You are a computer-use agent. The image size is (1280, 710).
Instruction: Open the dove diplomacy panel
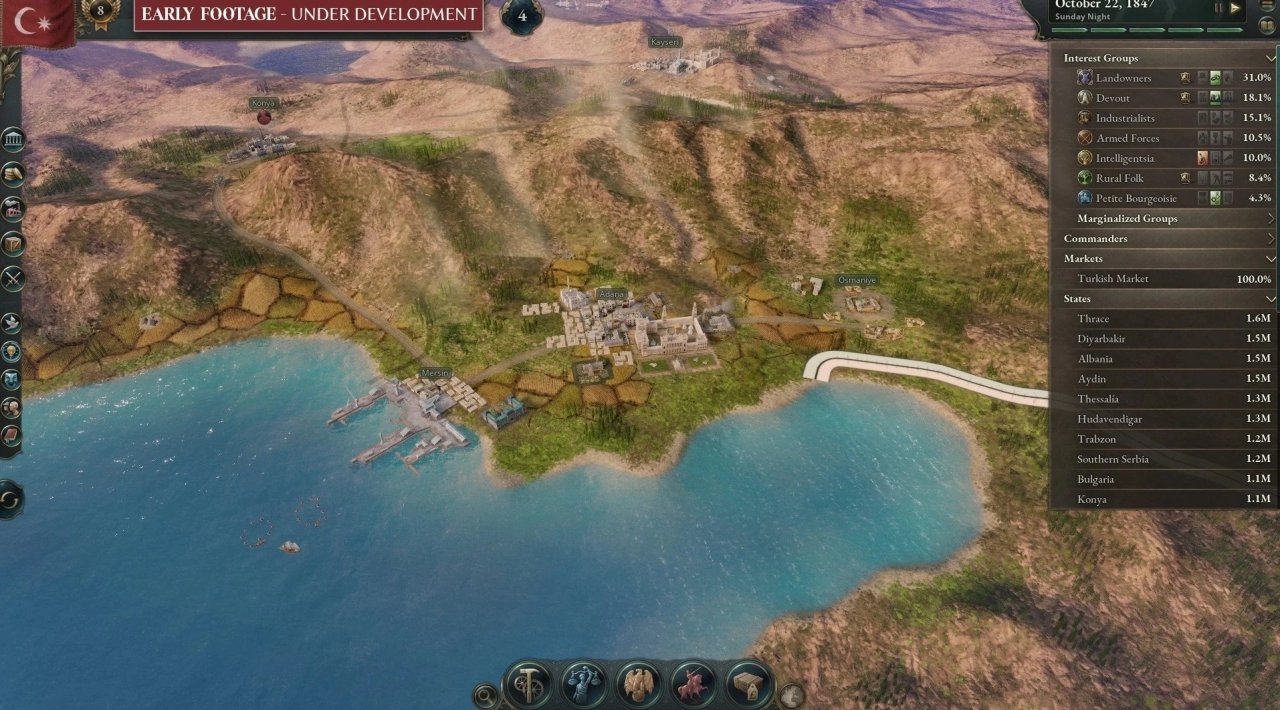[12, 322]
